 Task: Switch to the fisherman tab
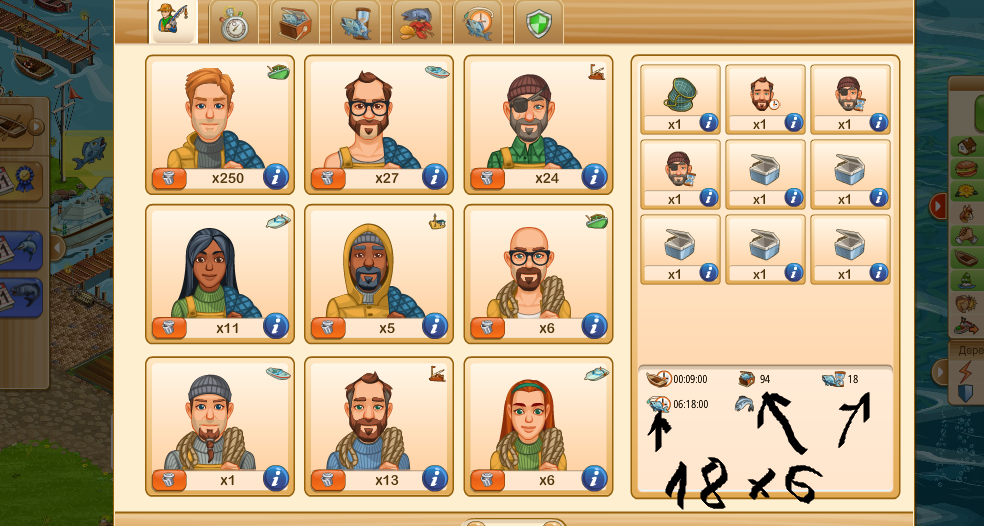click(172, 21)
